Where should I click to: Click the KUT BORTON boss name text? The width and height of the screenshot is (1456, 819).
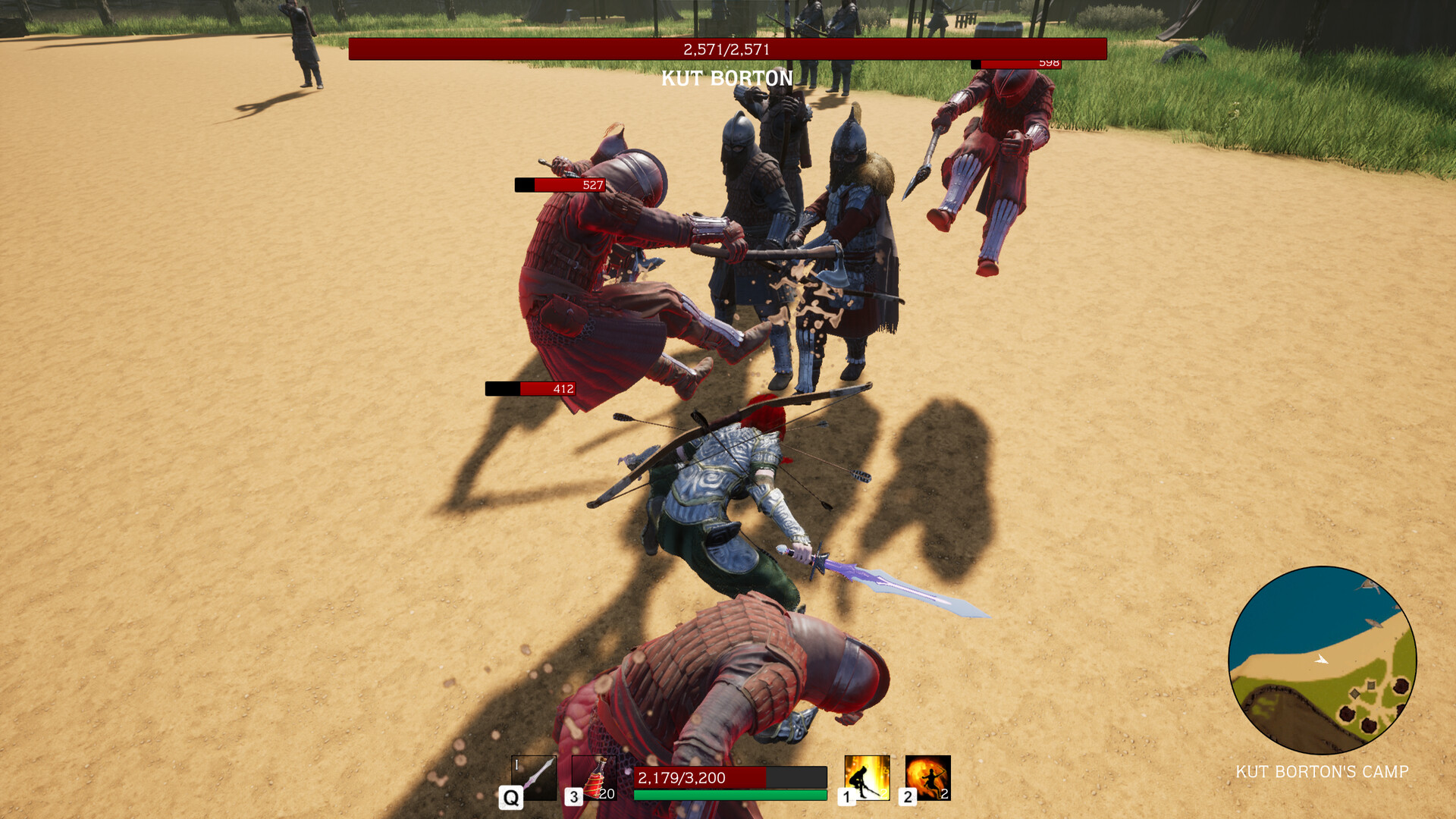tap(726, 78)
